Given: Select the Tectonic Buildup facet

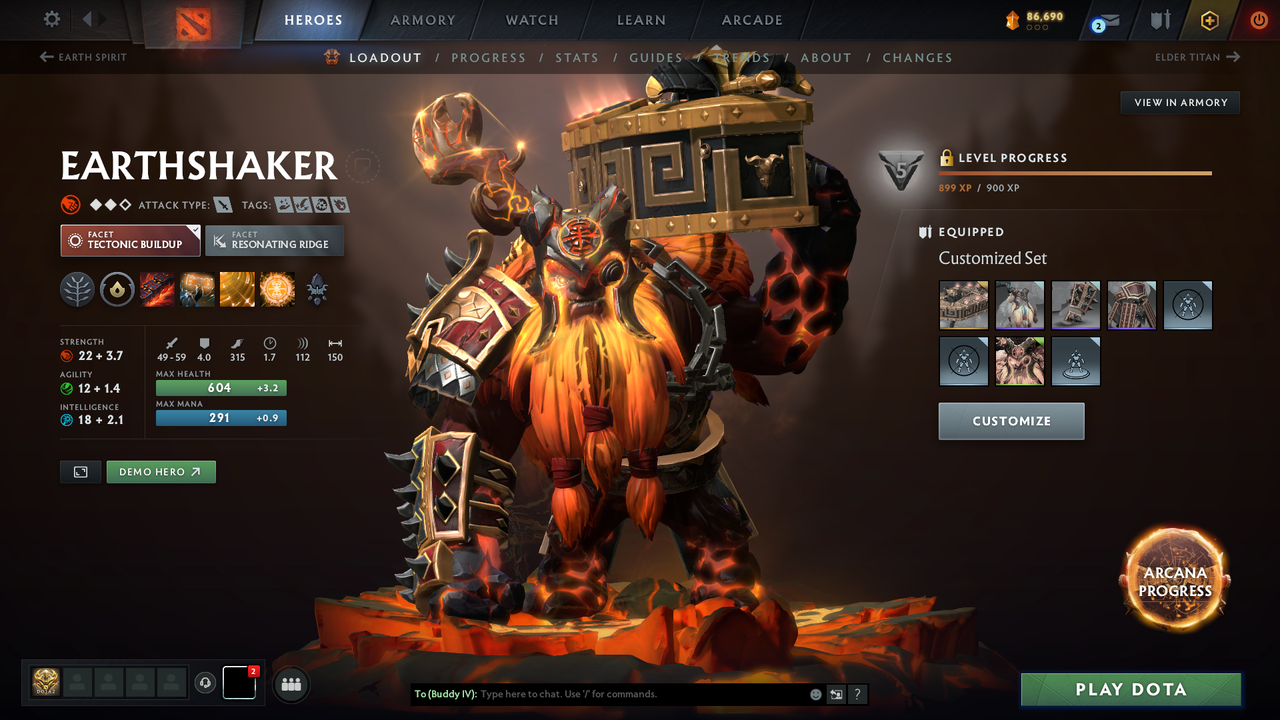Looking at the screenshot, I should coord(130,240).
